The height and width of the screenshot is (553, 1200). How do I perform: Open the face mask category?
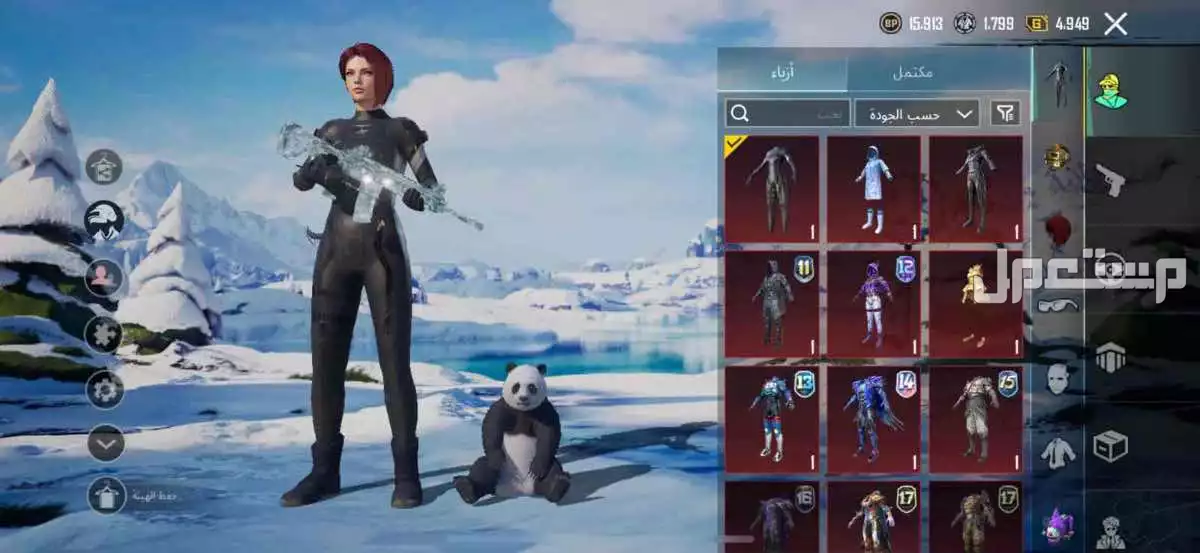[1057, 378]
